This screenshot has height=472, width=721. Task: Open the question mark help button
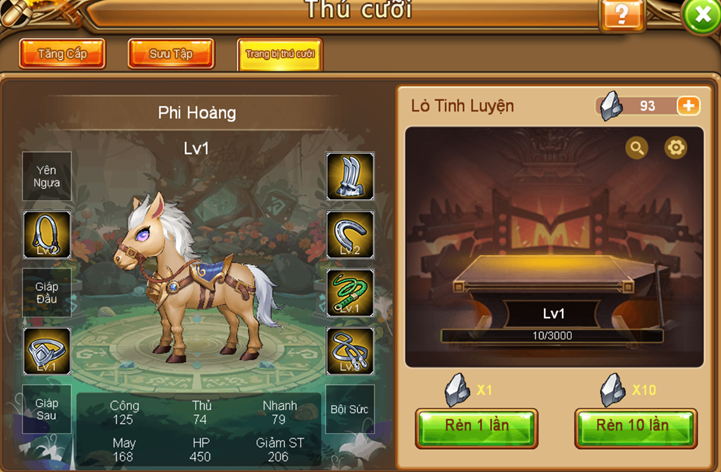click(x=621, y=14)
